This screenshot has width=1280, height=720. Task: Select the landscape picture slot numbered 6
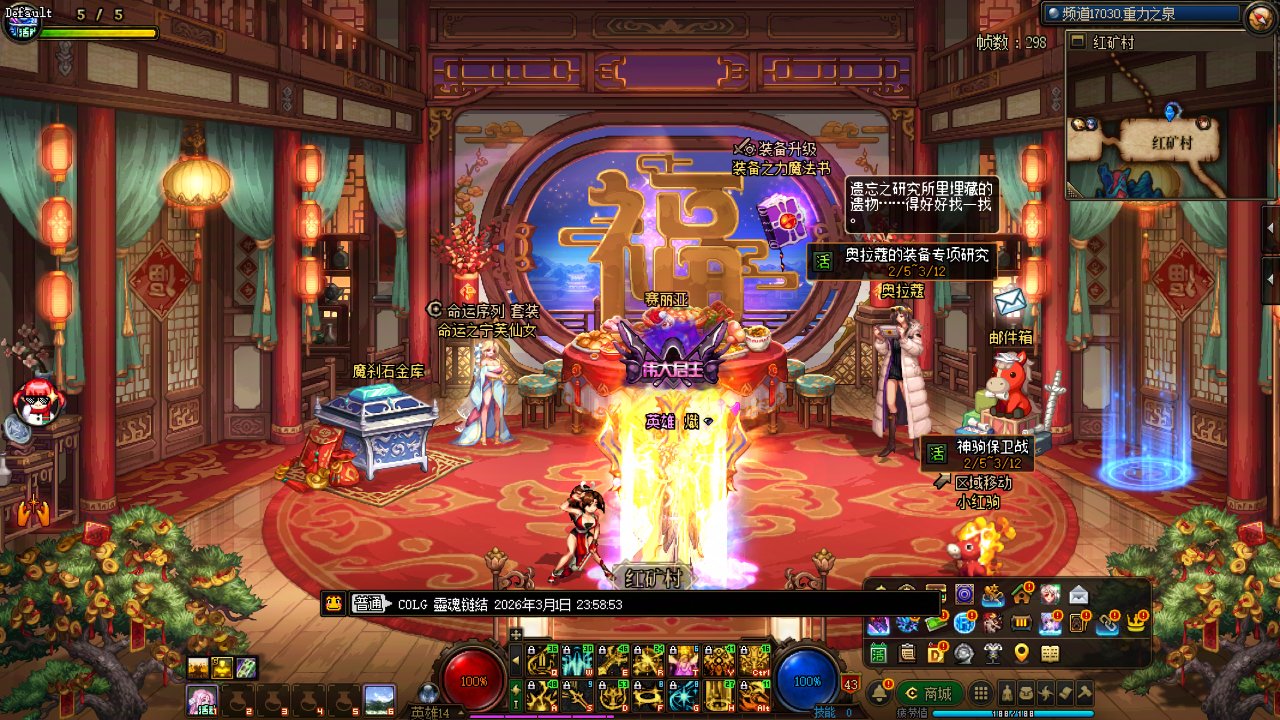tap(378, 698)
